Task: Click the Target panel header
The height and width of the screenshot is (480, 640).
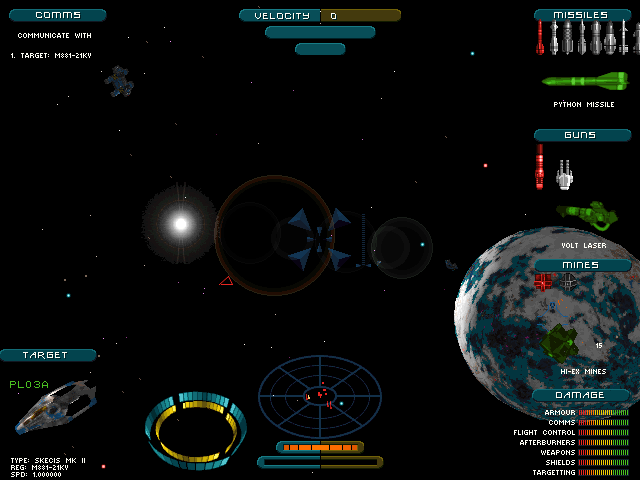Action: pos(47,355)
